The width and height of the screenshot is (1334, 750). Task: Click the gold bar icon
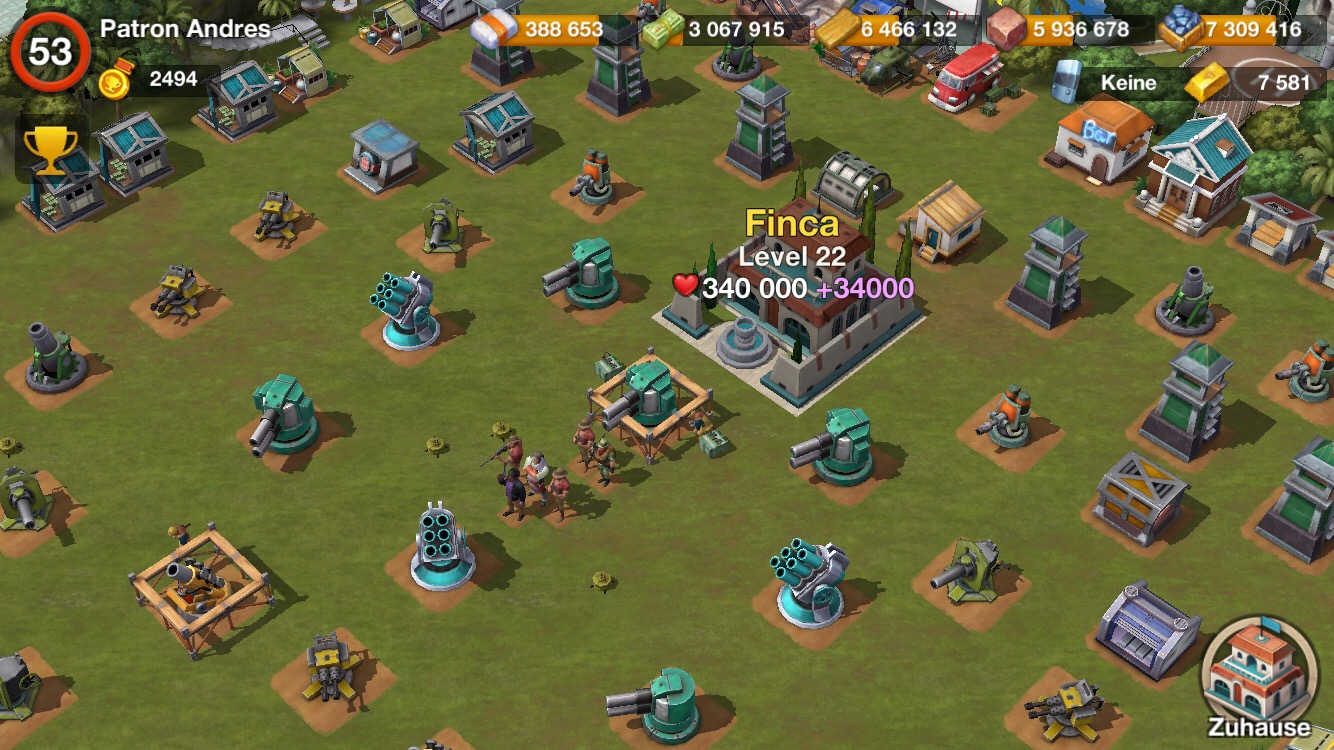1205,83
